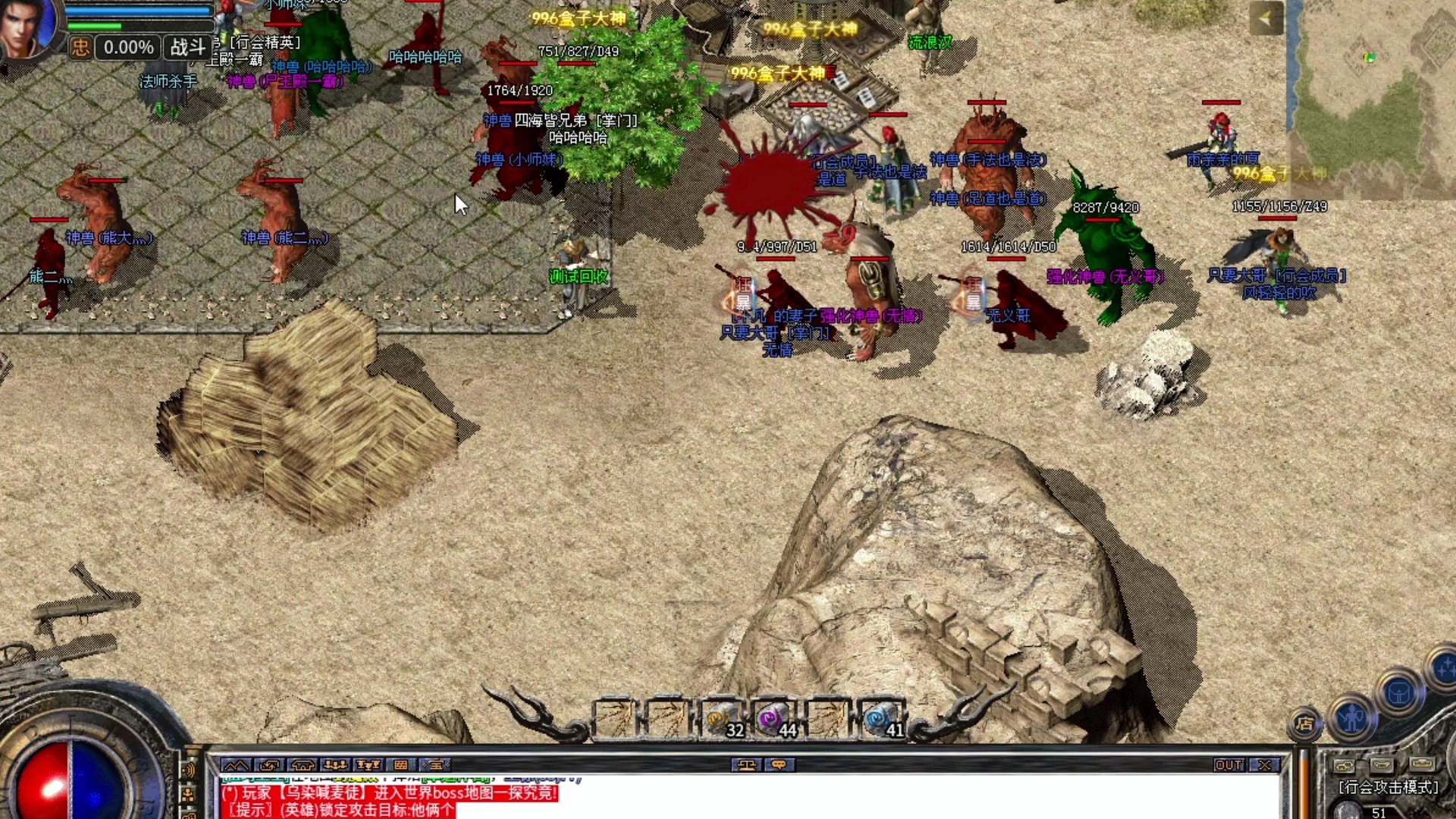The height and width of the screenshot is (819, 1456).
Task: Use the blue swirl scroll numbered 41
Action: tap(881, 718)
